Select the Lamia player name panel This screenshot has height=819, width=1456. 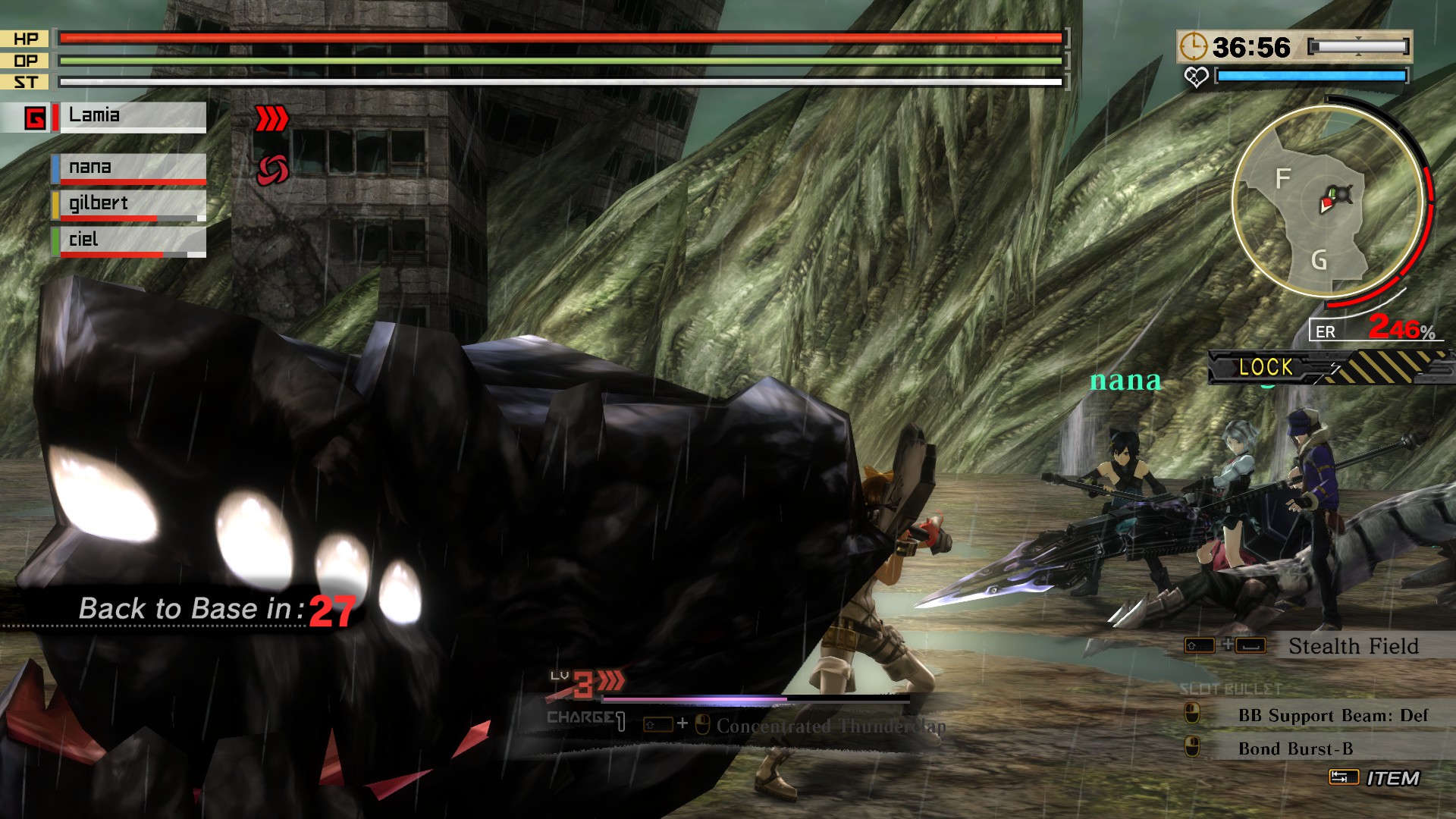132,117
